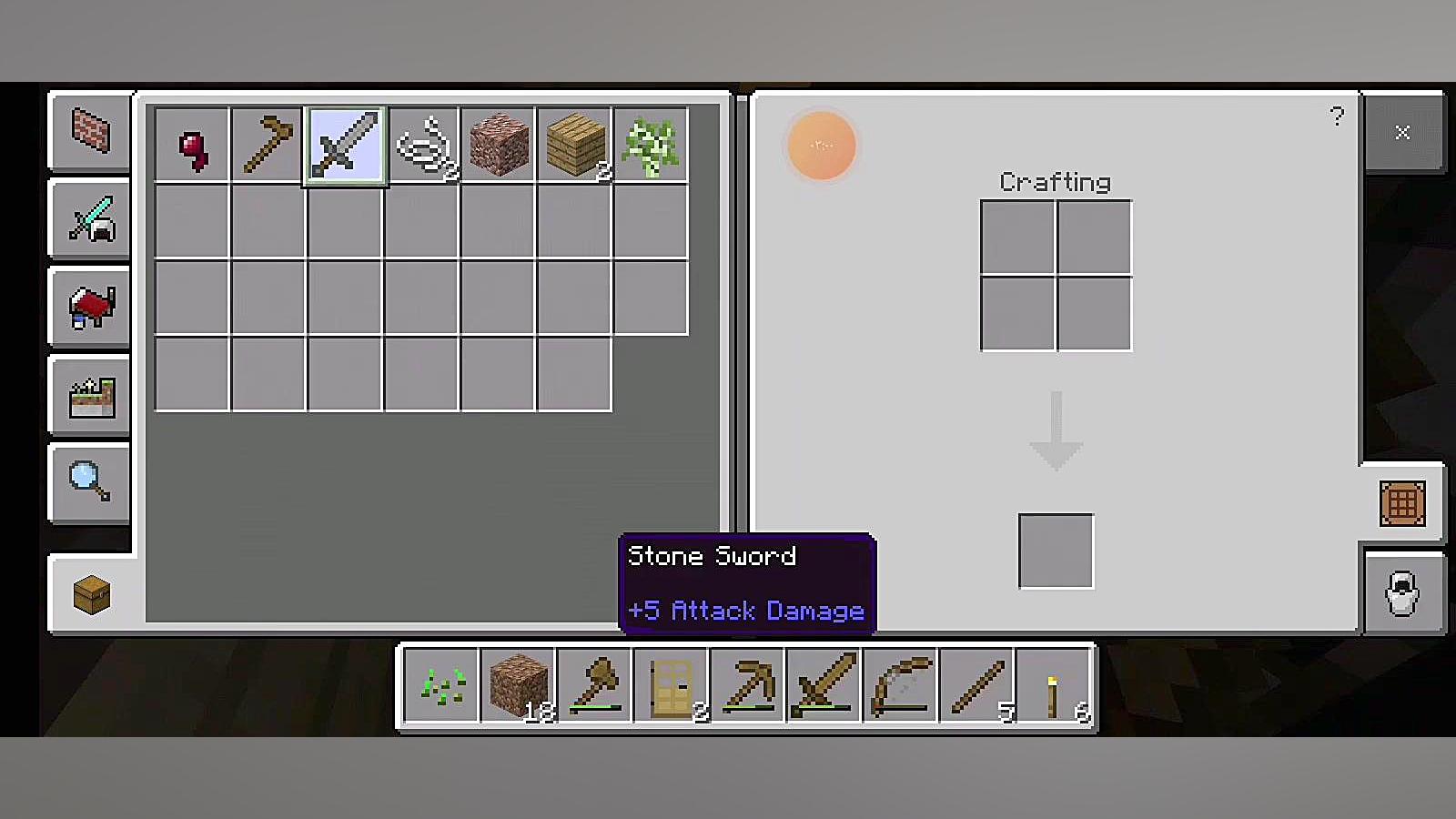Open the search tab with magnifying glass

(x=91, y=482)
